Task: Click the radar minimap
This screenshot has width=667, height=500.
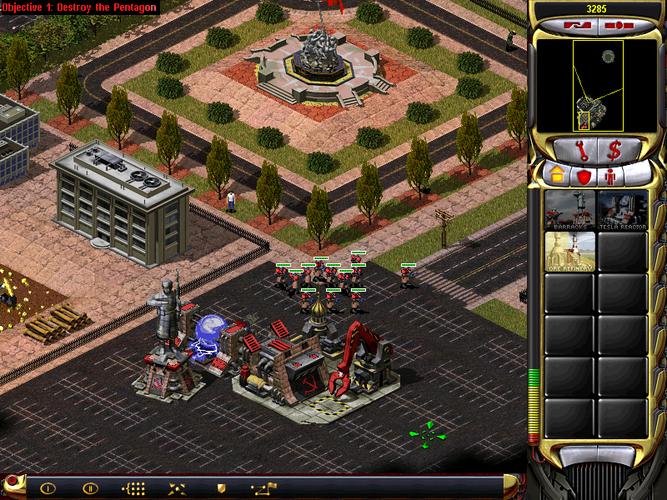Action: coord(597,86)
